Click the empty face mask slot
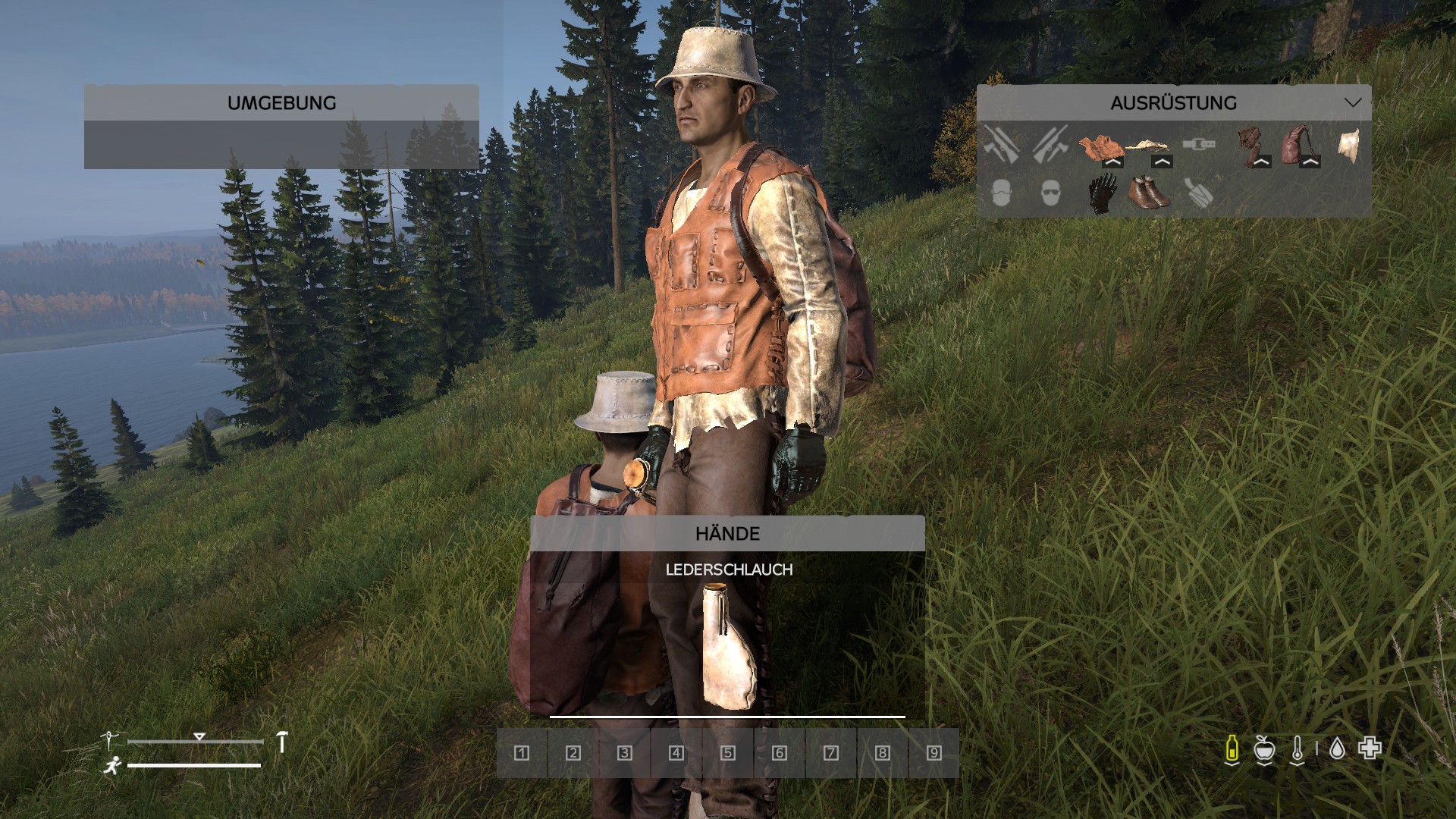 (x=1001, y=193)
